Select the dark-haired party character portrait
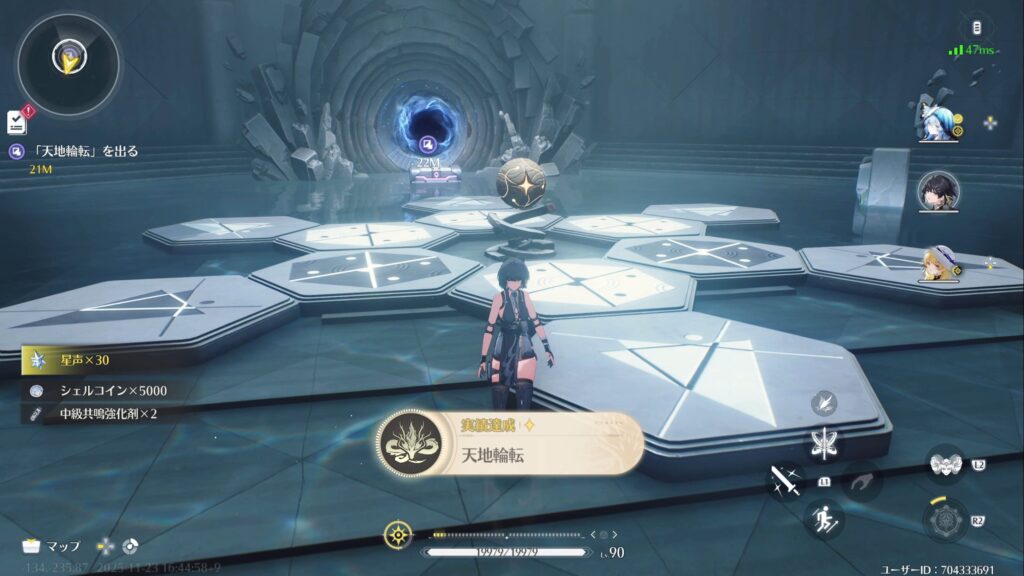 pos(939,192)
